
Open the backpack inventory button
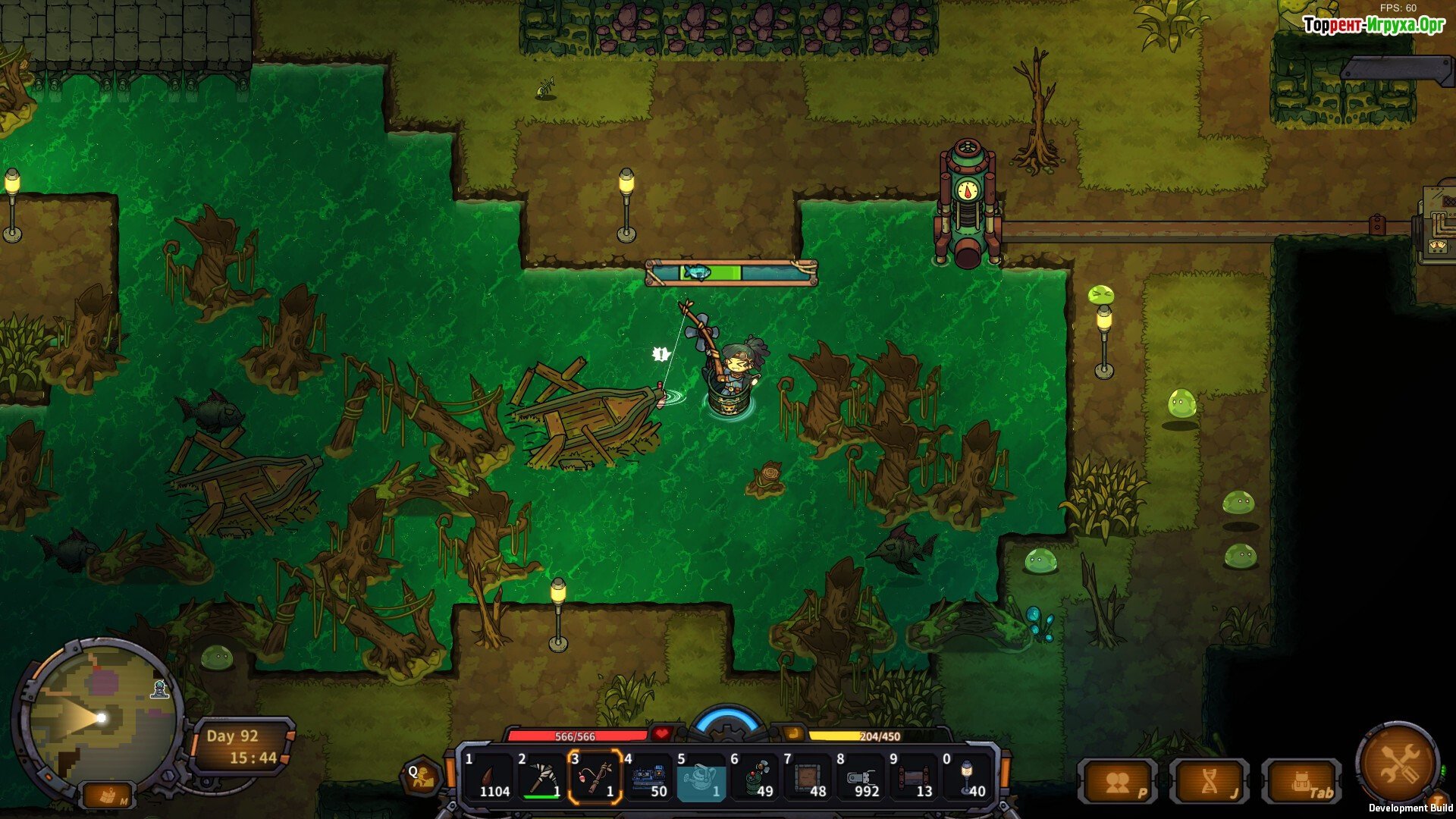pos(1301,783)
